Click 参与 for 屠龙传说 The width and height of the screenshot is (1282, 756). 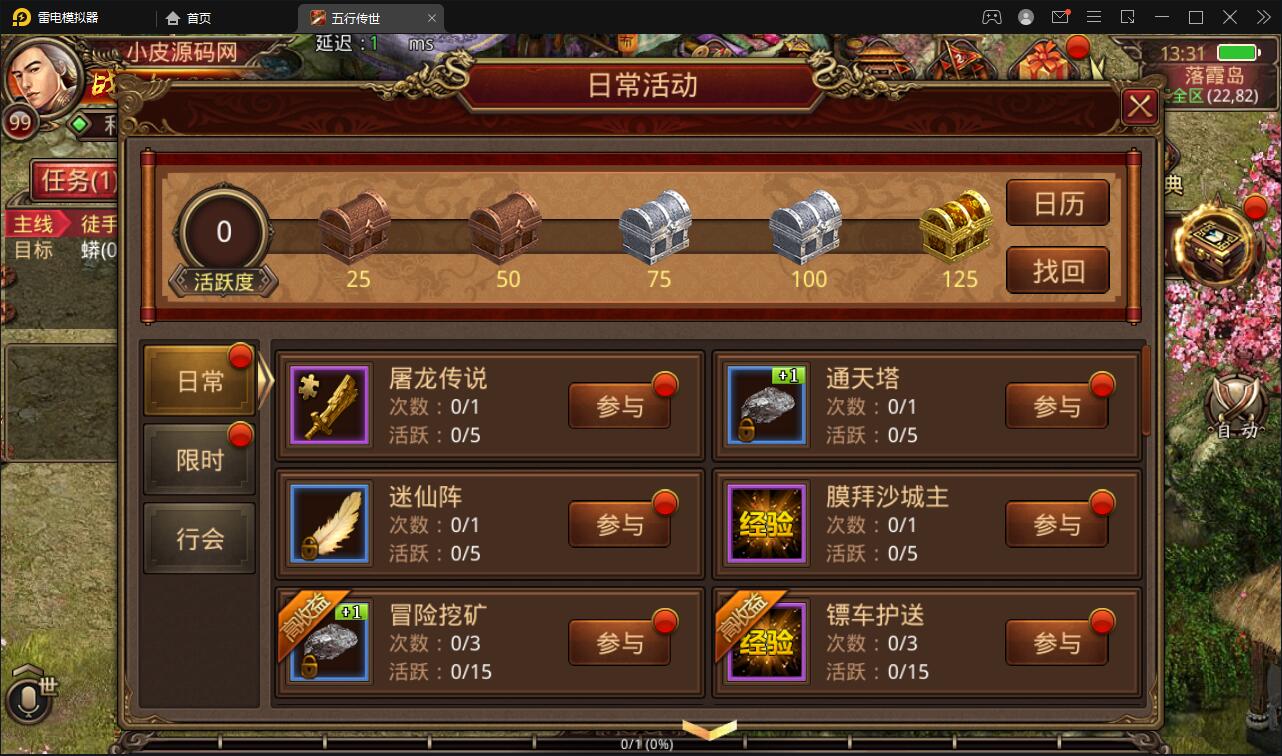619,406
